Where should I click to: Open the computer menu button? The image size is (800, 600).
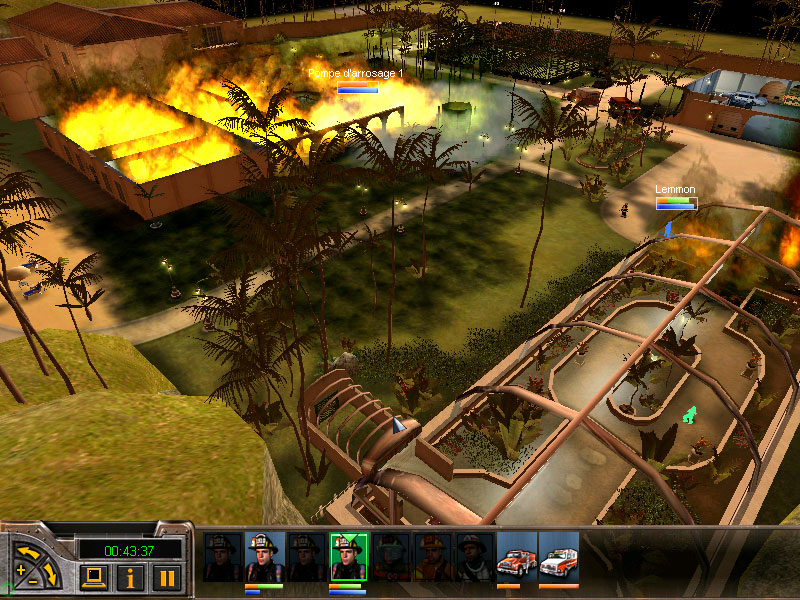click(x=94, y=576)
